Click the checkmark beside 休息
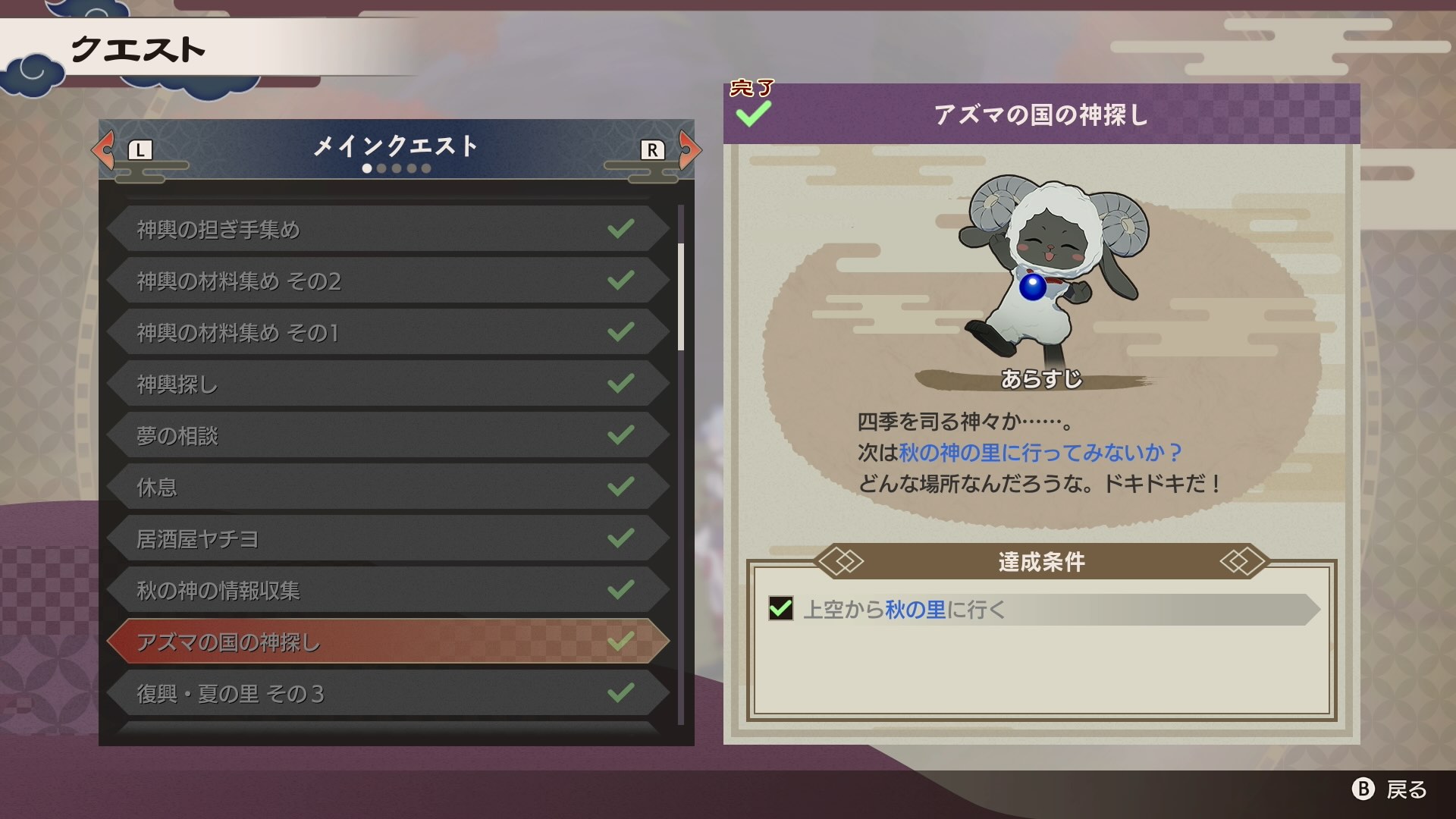The height and width of the screenshot is (819, 1456). pos(620,485)
